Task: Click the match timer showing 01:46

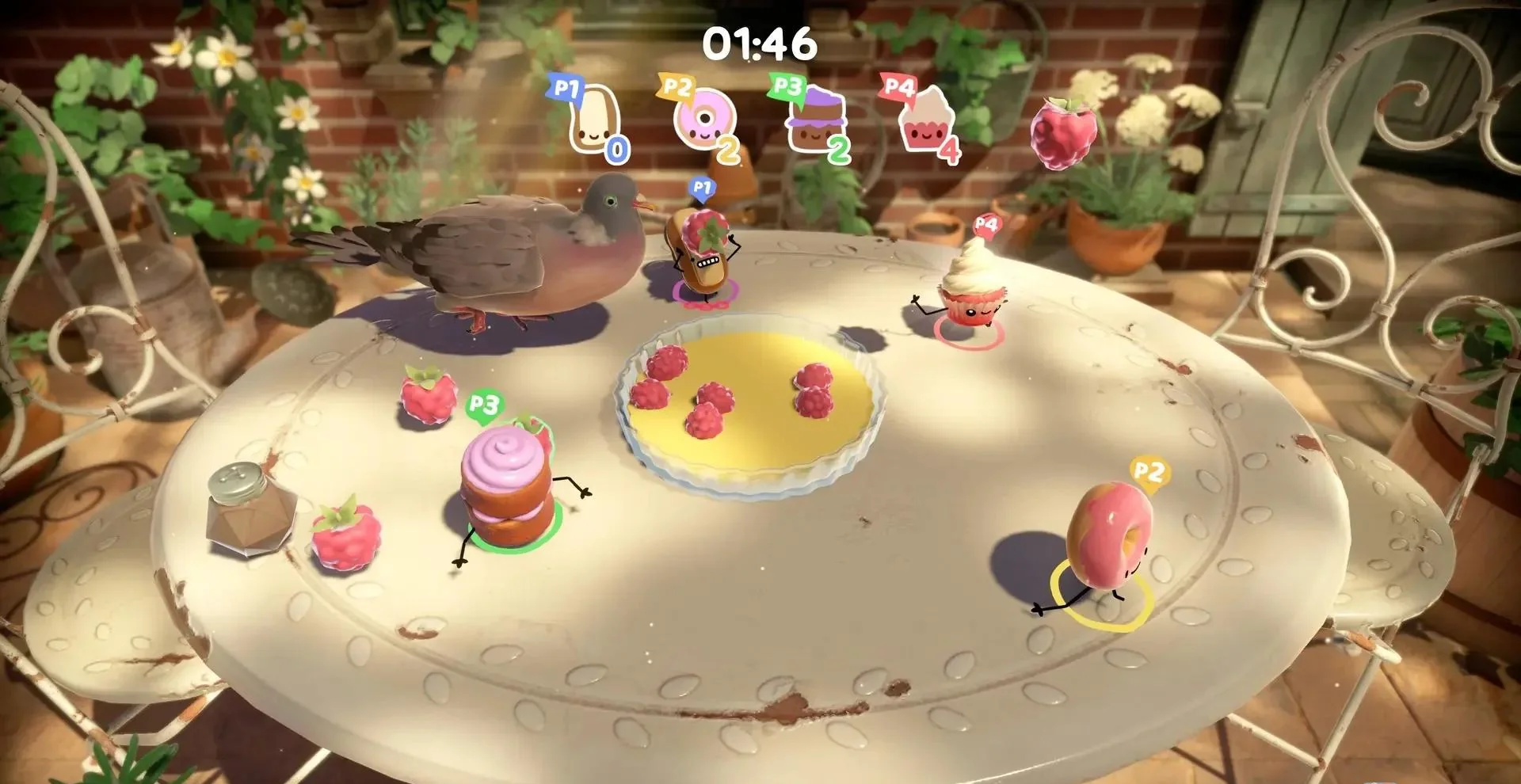Action: [759, 45]
